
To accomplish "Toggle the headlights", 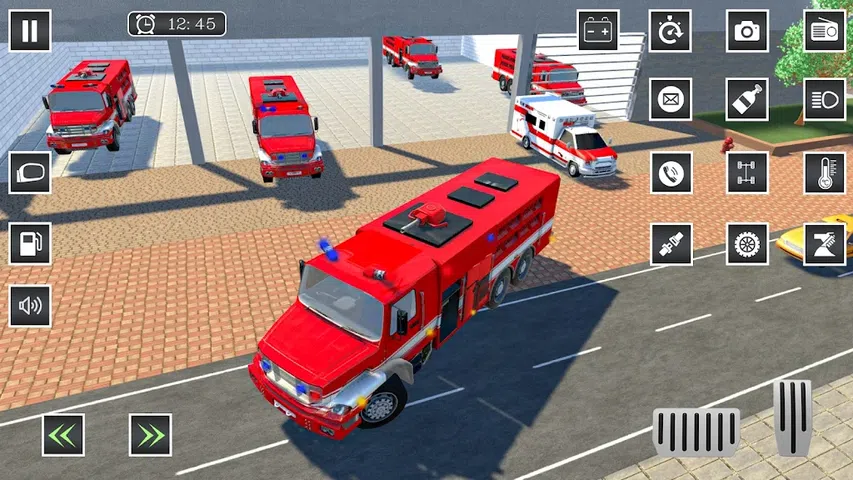I will tap(825, 99).
